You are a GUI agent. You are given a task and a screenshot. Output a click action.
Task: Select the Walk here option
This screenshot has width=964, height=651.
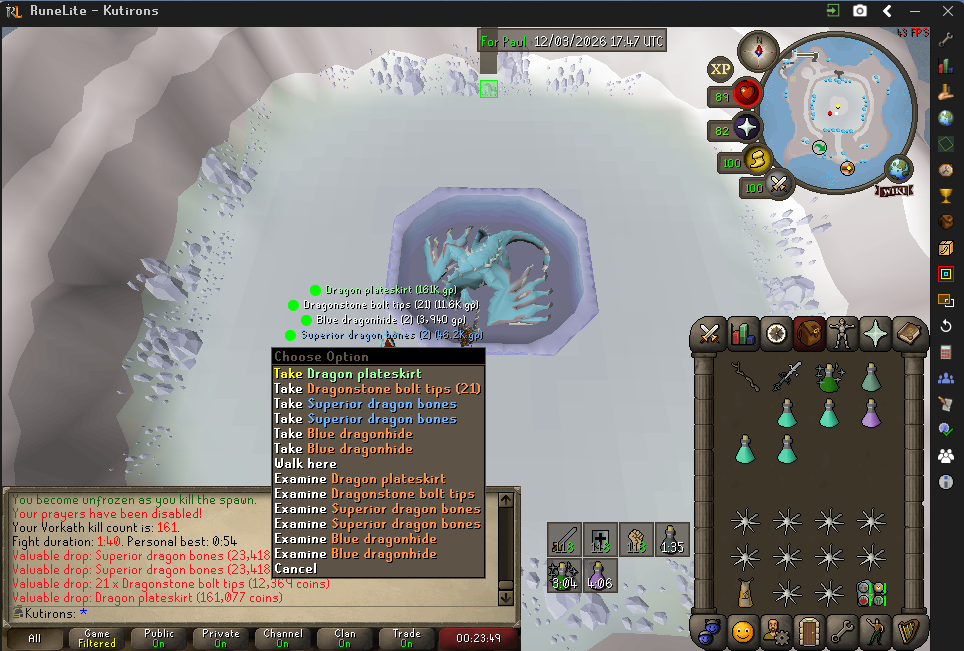[305, 464]
